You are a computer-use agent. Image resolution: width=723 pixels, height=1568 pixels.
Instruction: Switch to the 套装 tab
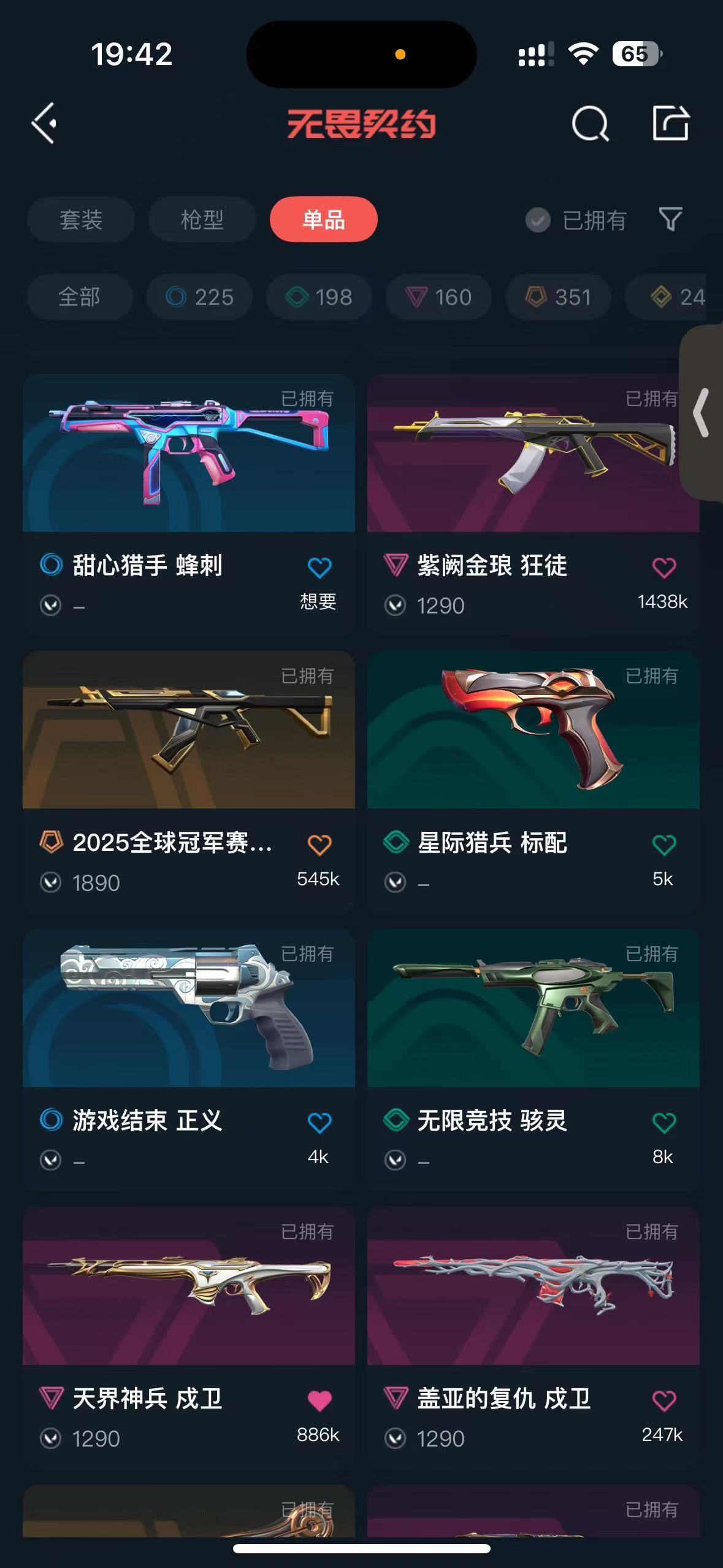click(x=80, y=220)
